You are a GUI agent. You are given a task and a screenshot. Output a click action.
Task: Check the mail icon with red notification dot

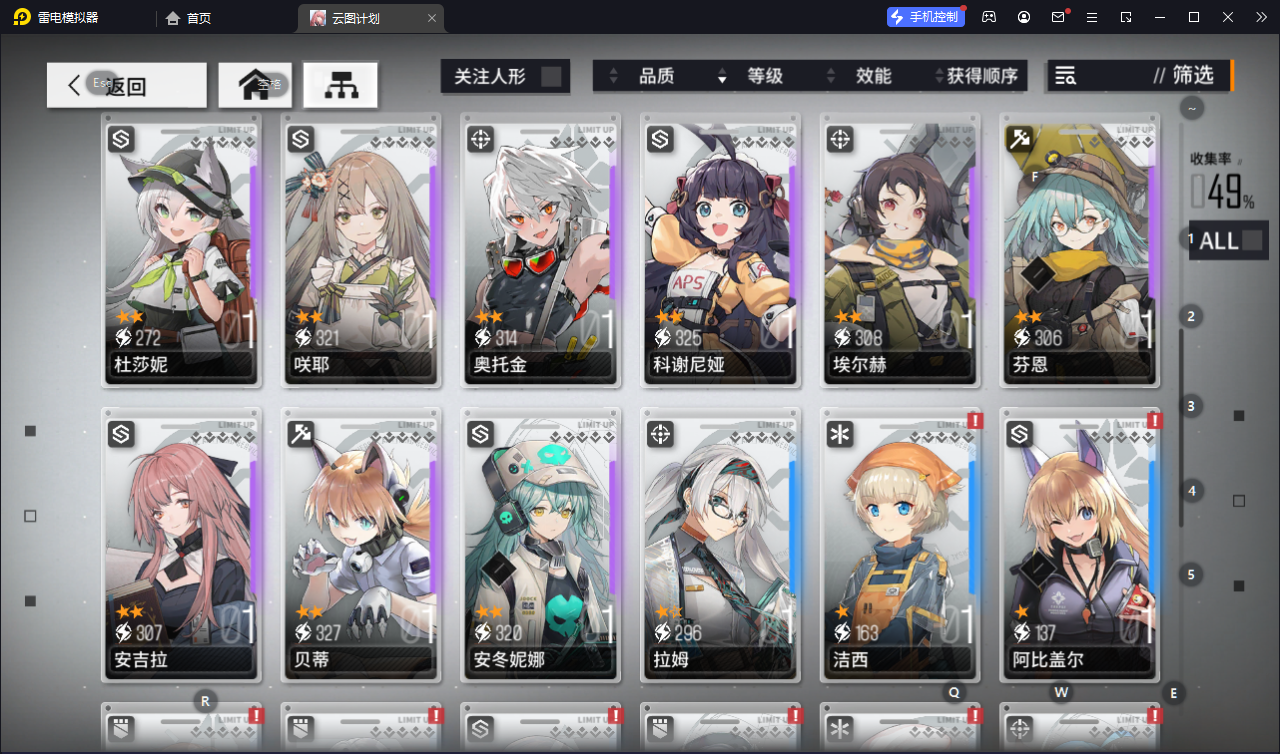point(1058,17)
